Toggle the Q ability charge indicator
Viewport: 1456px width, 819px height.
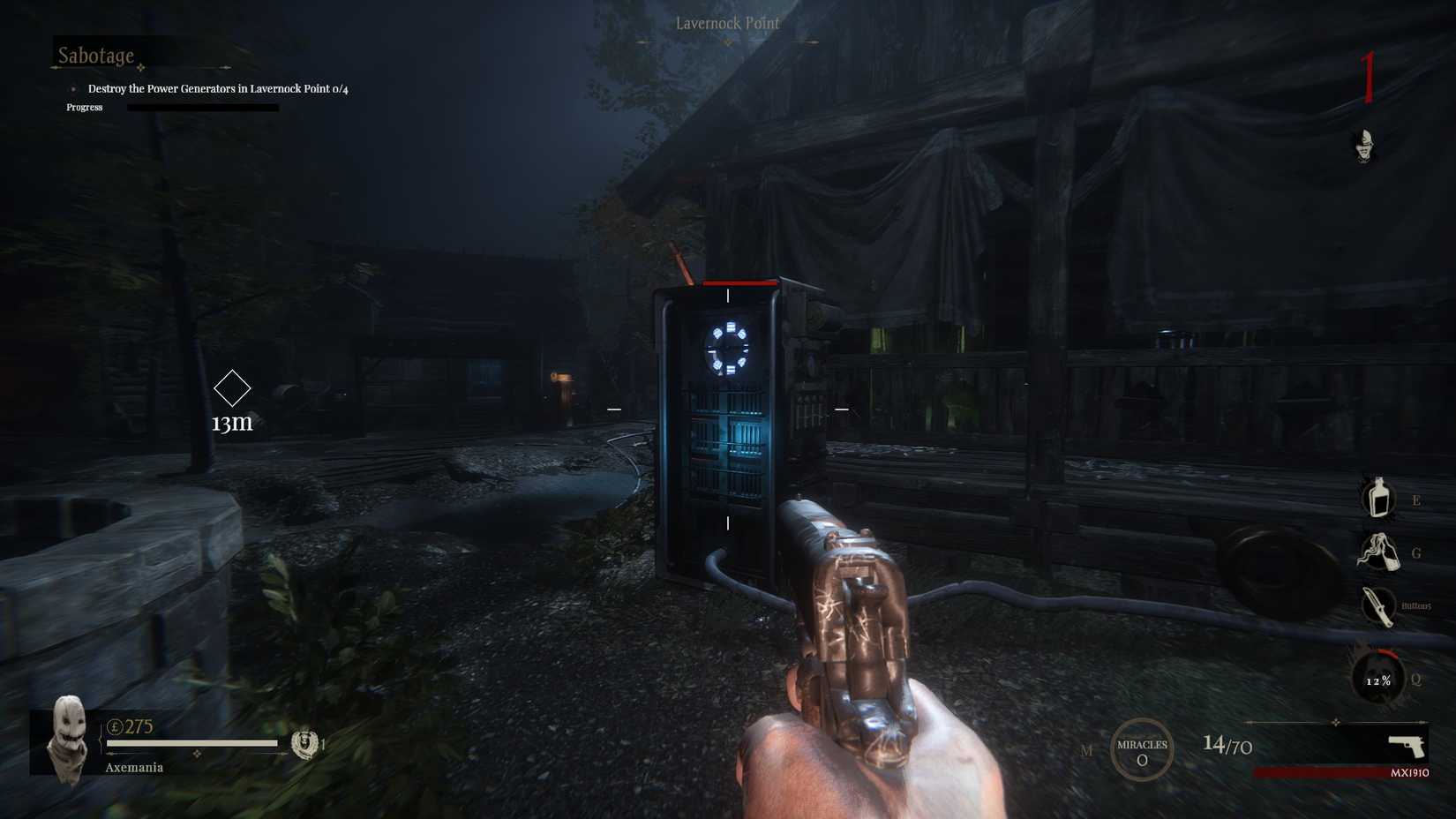(x=1415, y=678)
